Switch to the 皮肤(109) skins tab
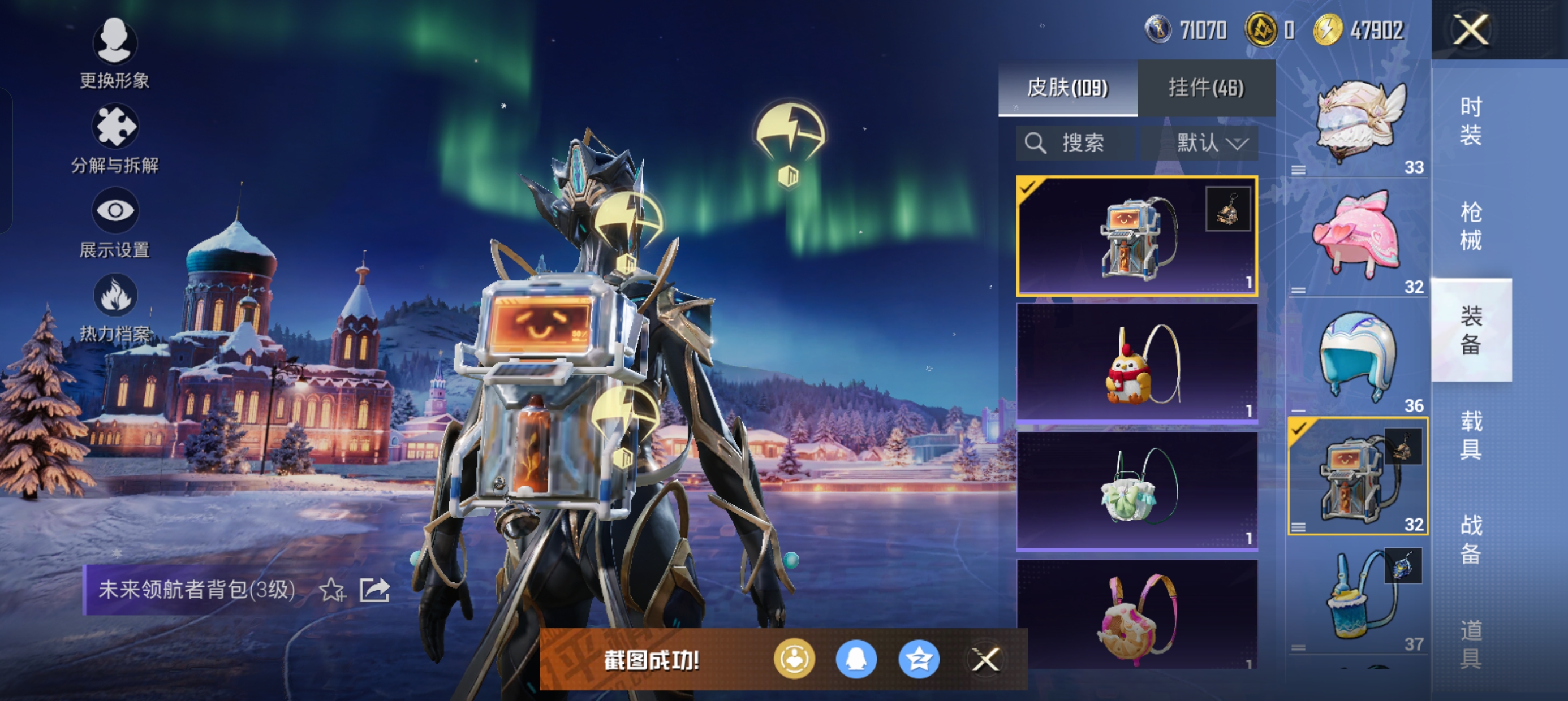 coord(1067,88)
